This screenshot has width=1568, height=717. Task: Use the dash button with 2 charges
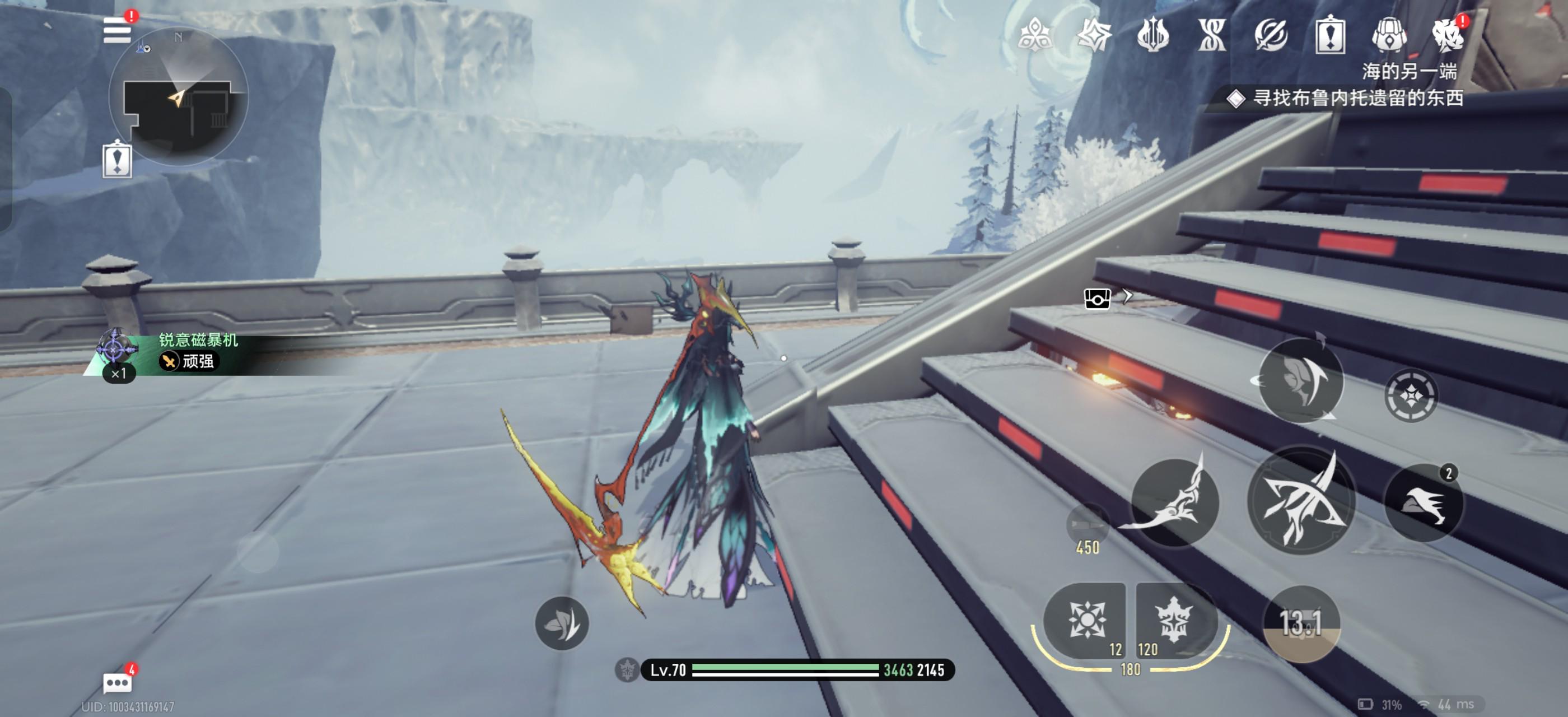click(x=1423, y=503)
